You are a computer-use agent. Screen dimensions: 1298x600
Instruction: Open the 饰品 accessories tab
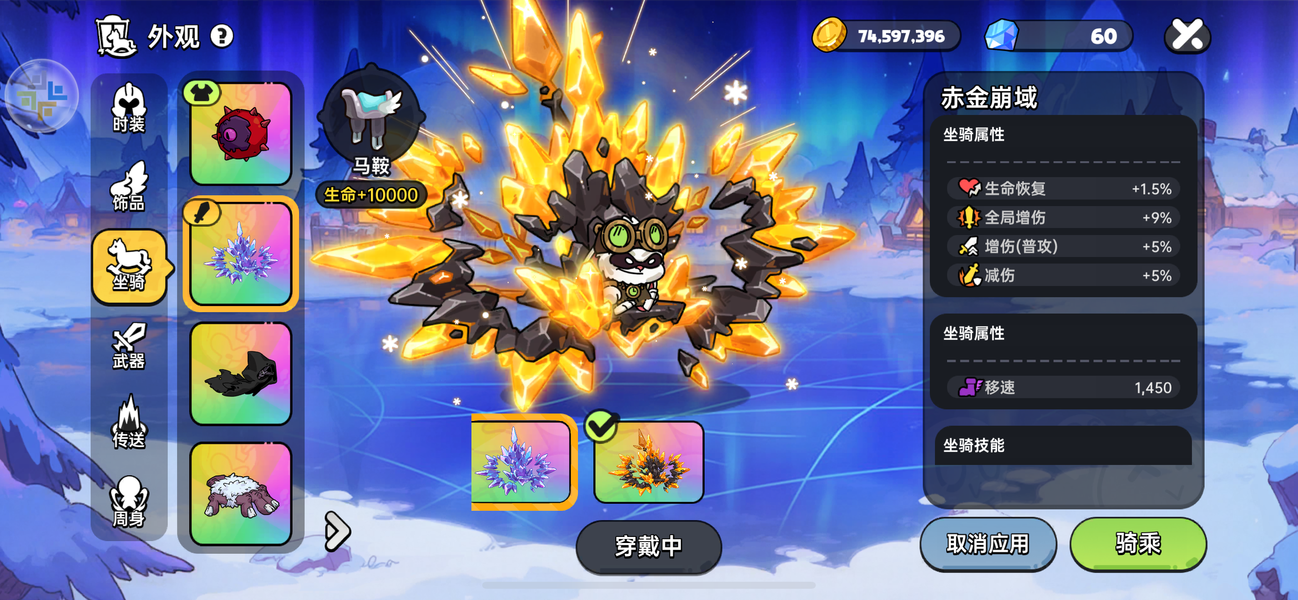[129, 188]
